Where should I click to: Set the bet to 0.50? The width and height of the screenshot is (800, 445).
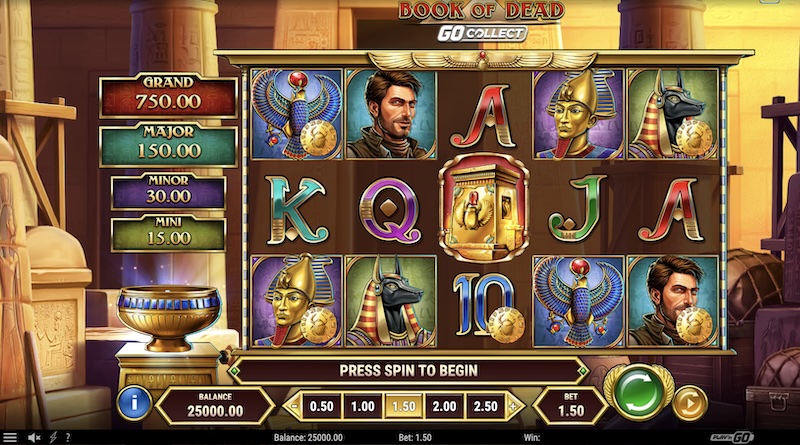click(x=322, y=405)
